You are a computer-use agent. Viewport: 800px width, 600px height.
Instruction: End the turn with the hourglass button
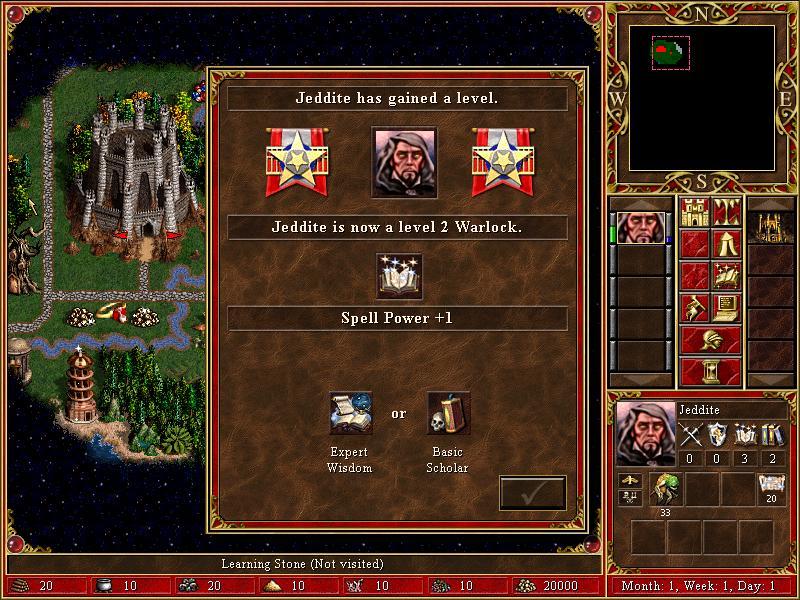coord(710,371)
